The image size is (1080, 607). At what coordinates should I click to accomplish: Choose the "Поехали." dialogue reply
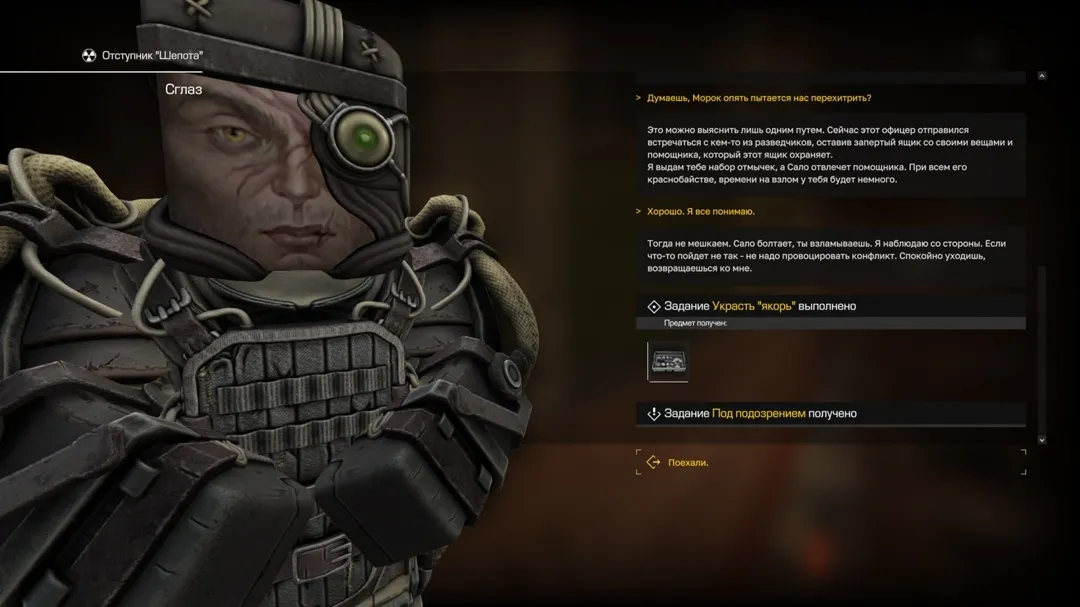point(689,462)
